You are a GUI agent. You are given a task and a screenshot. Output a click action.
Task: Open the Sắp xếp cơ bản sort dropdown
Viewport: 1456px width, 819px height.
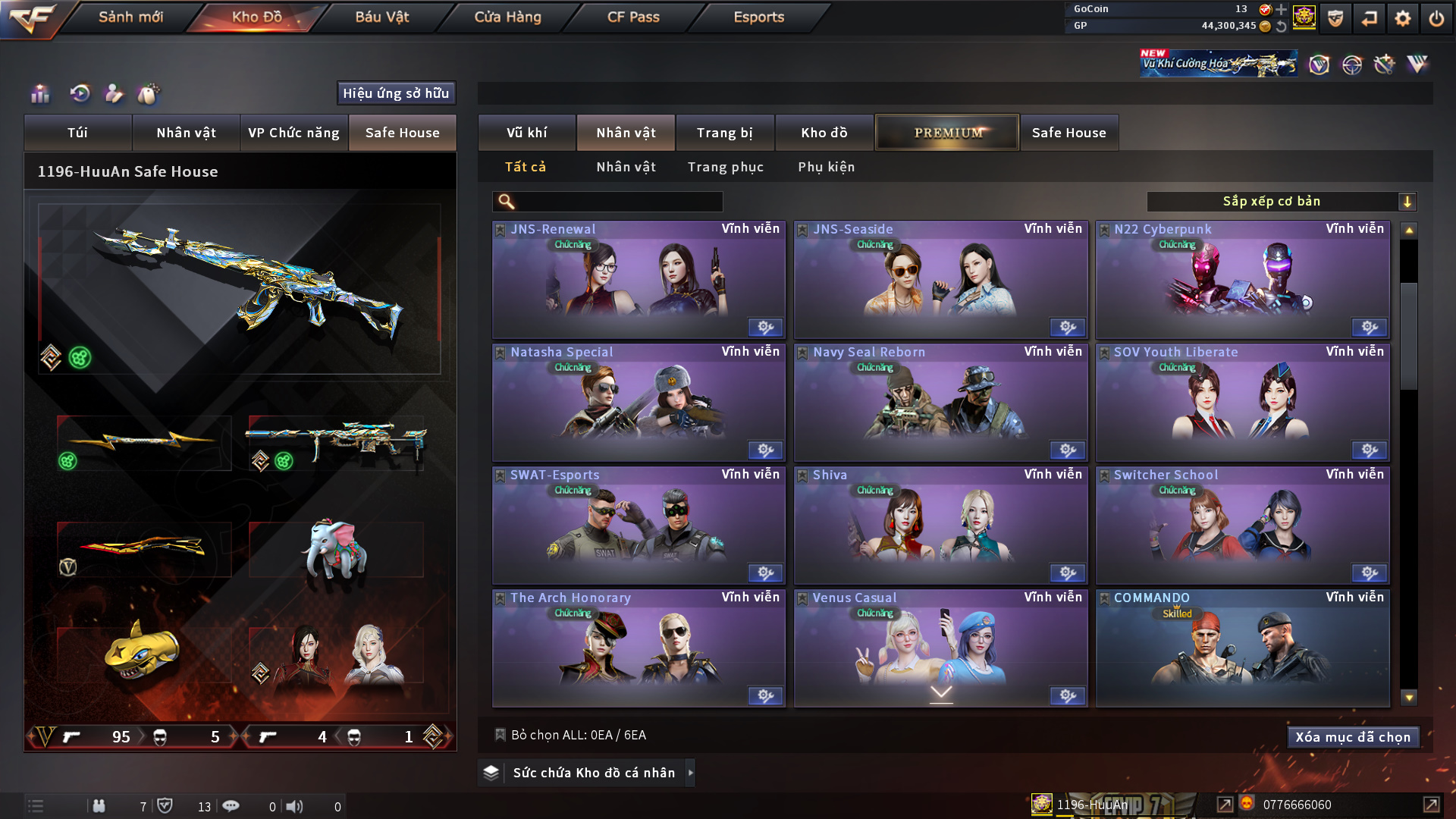tap(1281, 202)
